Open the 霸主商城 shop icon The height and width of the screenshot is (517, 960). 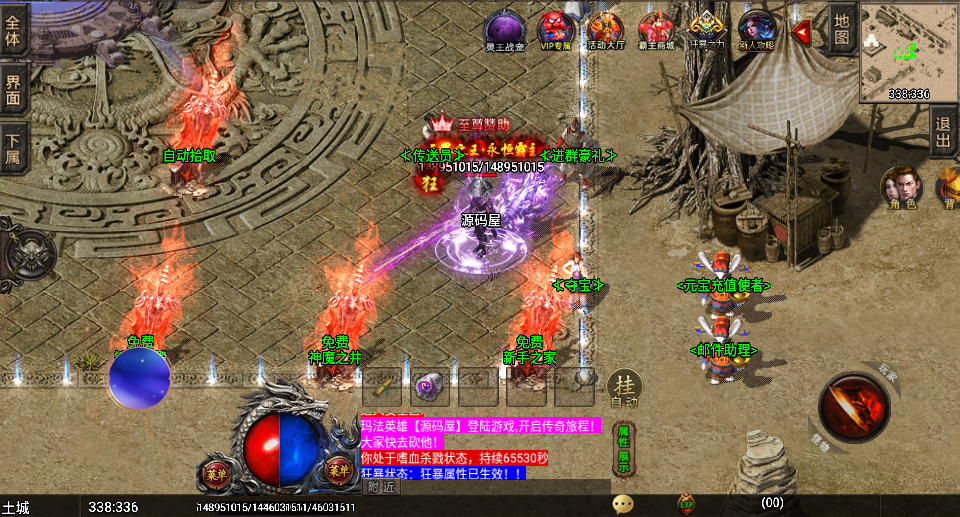point(656,30)
